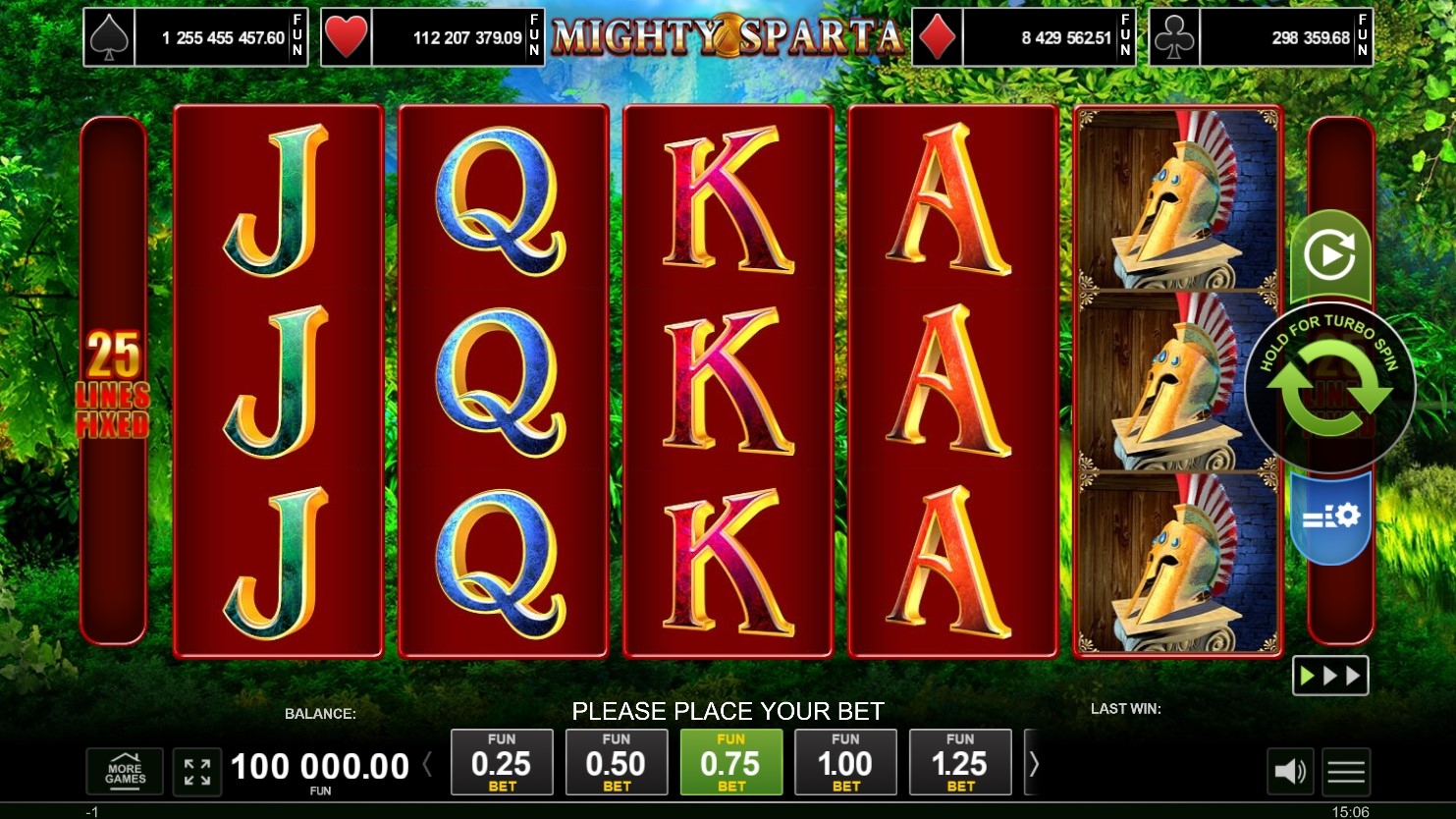Show higher bets with the right arrow
The image size is (1456, 819).
[1033, 763]
